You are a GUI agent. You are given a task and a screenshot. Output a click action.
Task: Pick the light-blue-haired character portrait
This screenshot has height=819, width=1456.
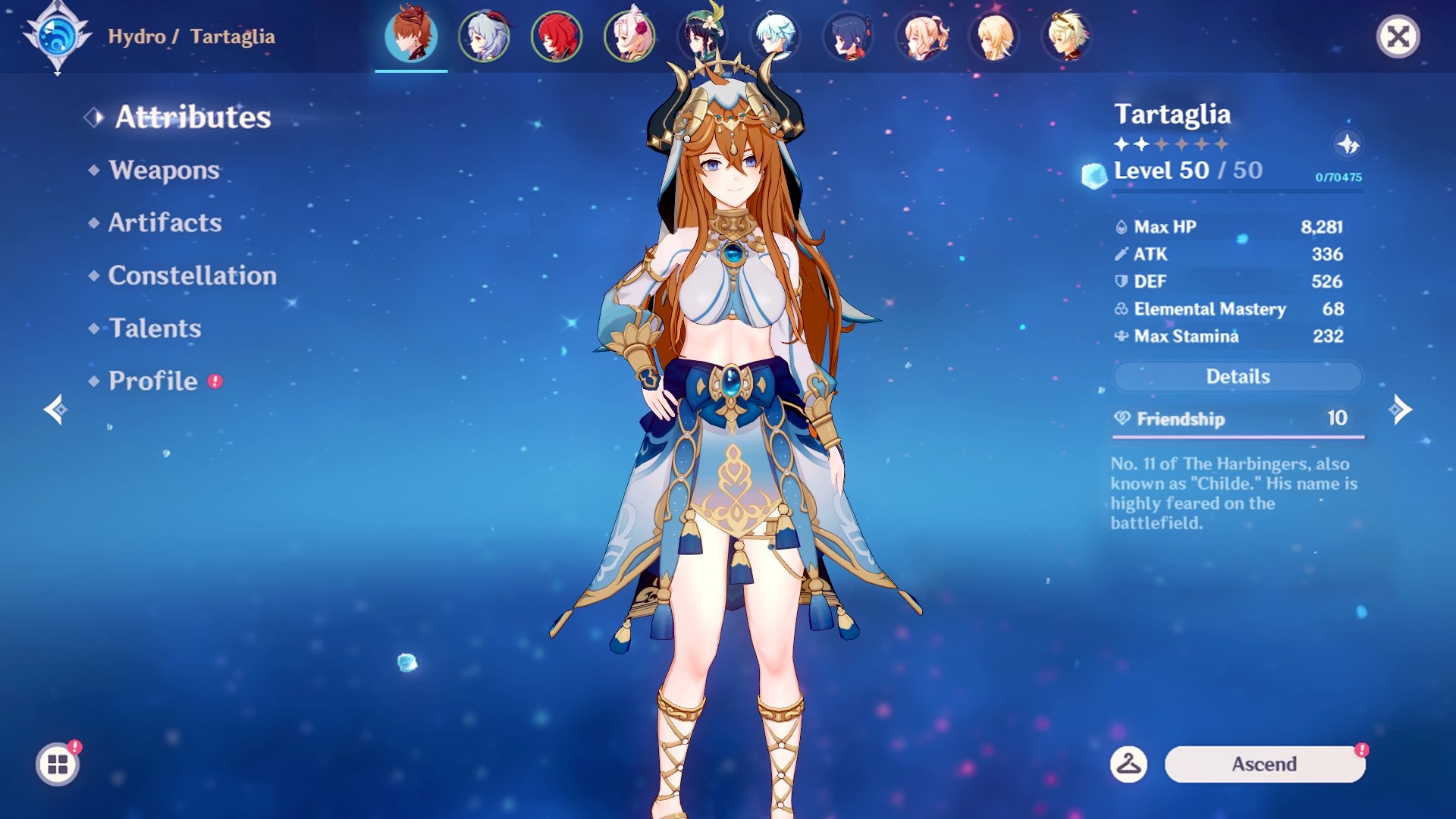pos(775,36)
